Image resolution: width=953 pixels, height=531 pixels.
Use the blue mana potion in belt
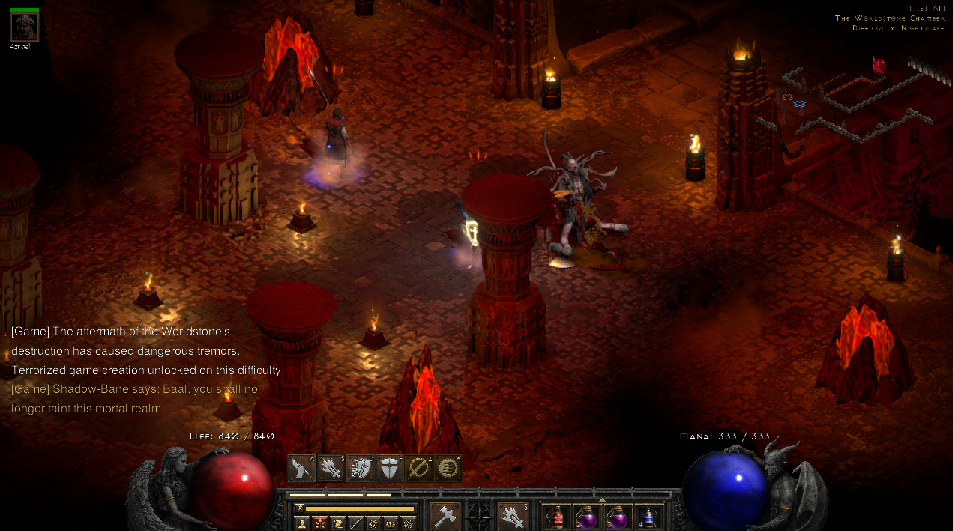click(x=648, y=518)
